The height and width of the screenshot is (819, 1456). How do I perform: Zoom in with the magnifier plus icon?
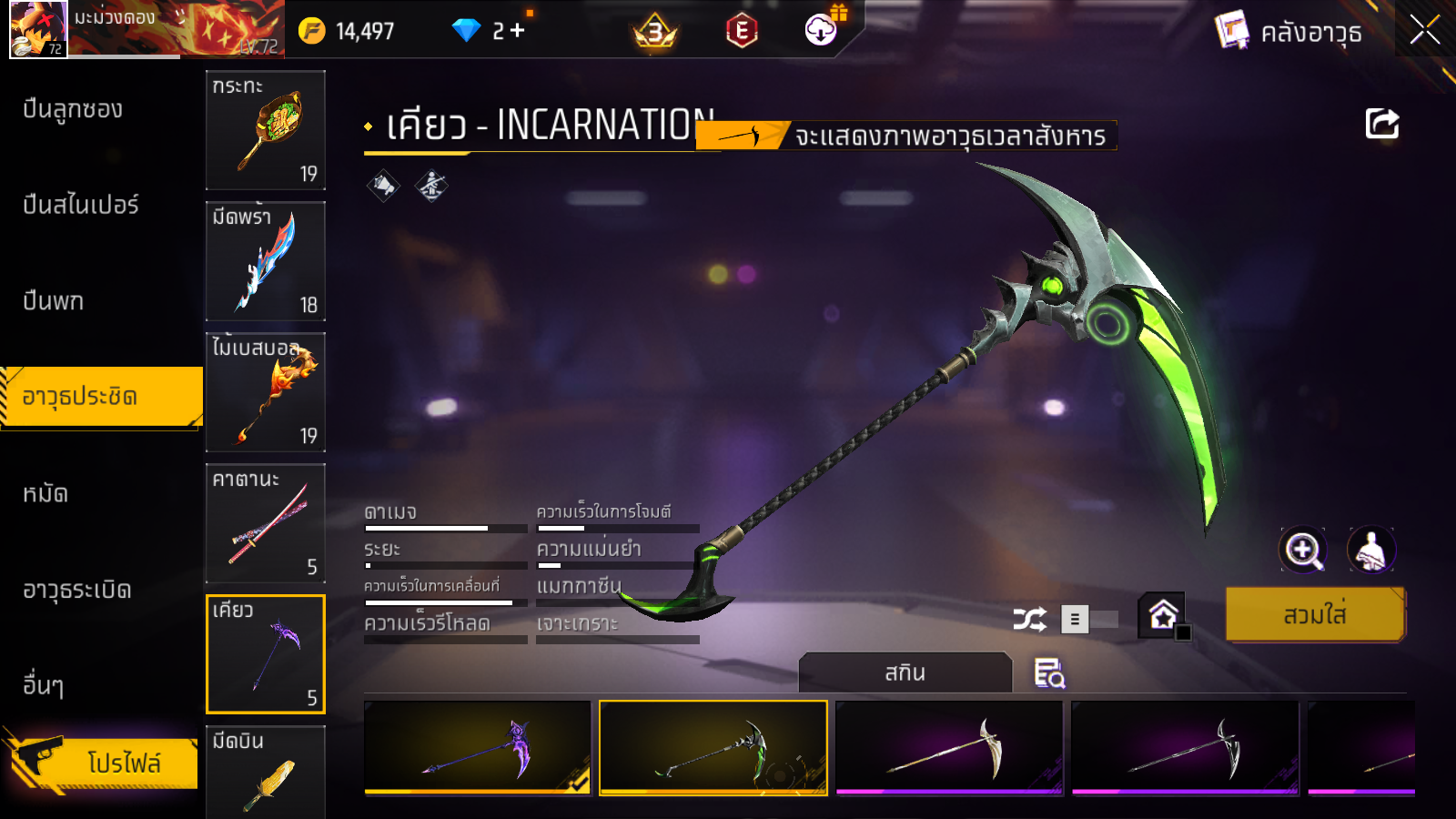pyautogui.click(x=1303, y=550)
